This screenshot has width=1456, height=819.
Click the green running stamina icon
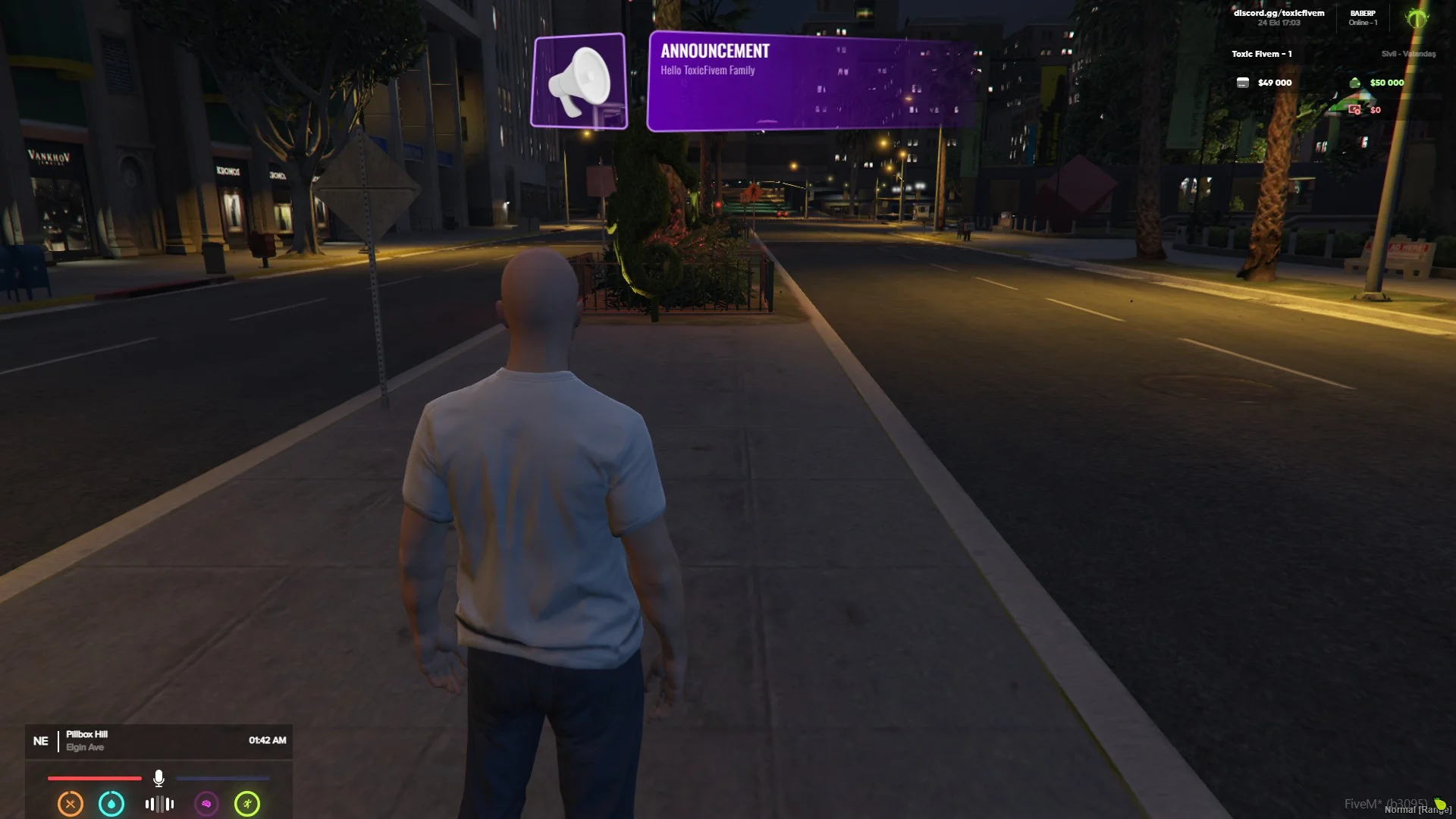click(247, 804)
